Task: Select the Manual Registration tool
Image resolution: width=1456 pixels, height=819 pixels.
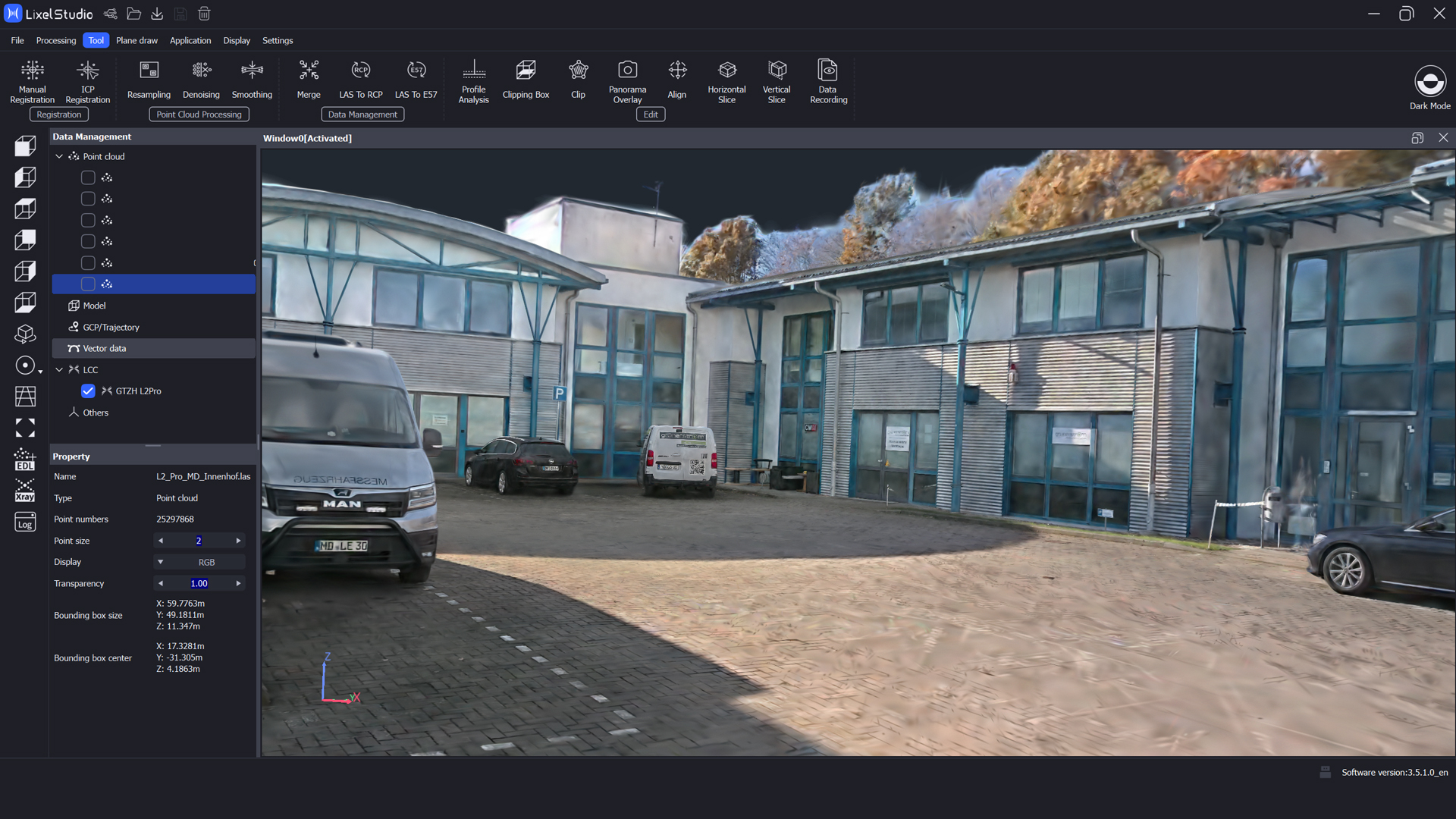Action: 32,81
